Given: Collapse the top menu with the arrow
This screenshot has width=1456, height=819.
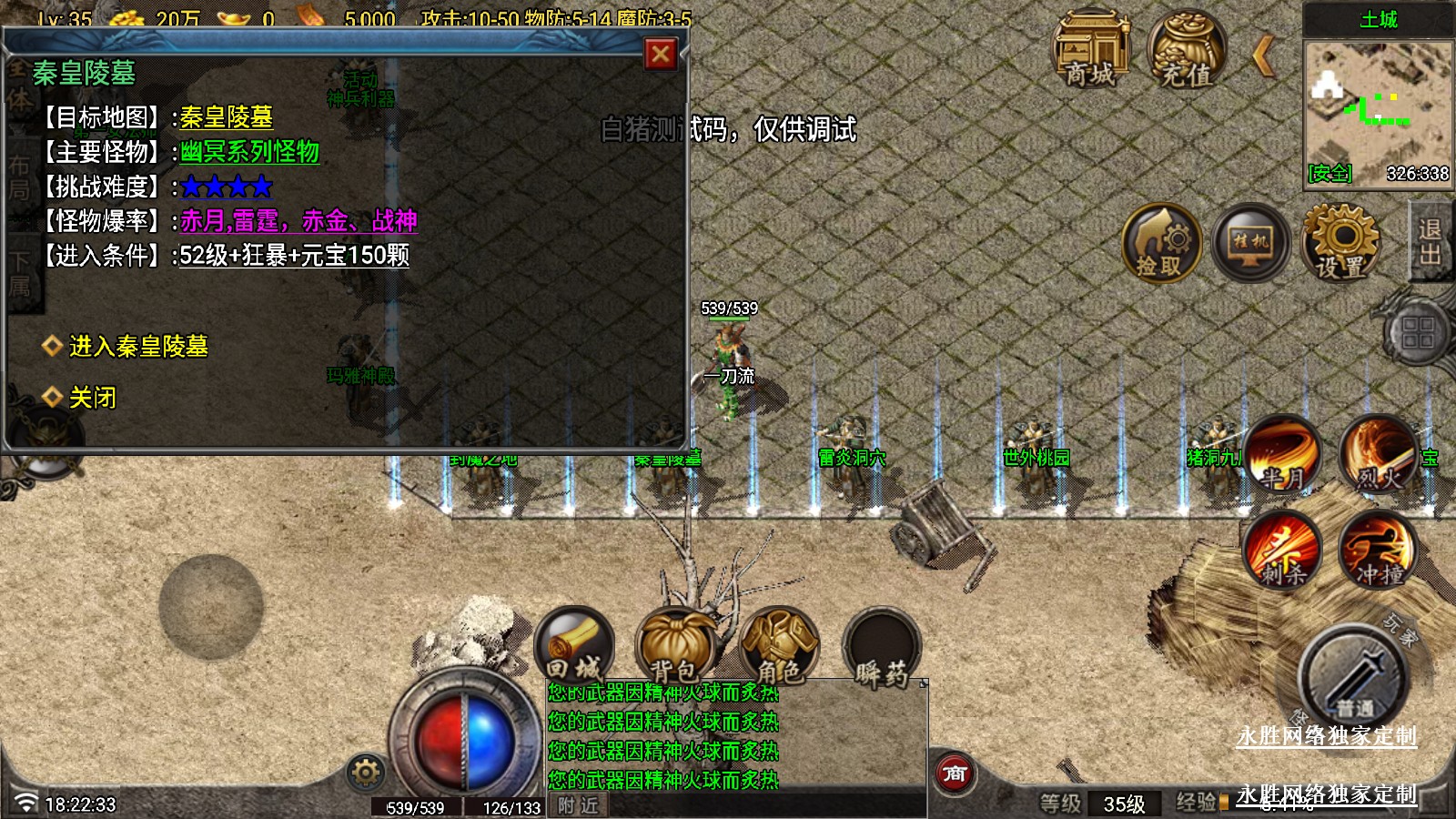Looking at the screenshot, I should click(x=1262, y=55).
